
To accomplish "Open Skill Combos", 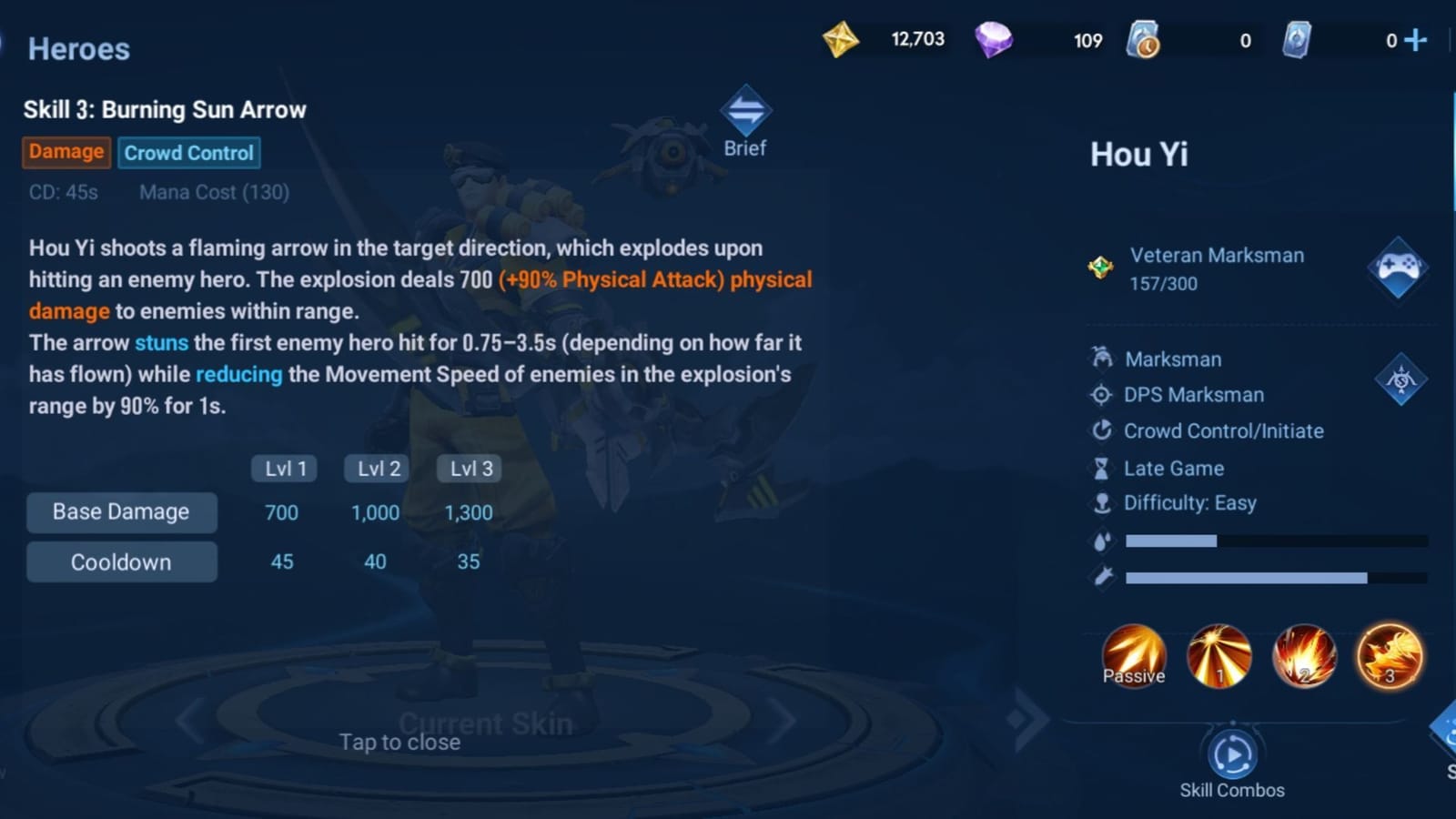I will click(1233, 755).
